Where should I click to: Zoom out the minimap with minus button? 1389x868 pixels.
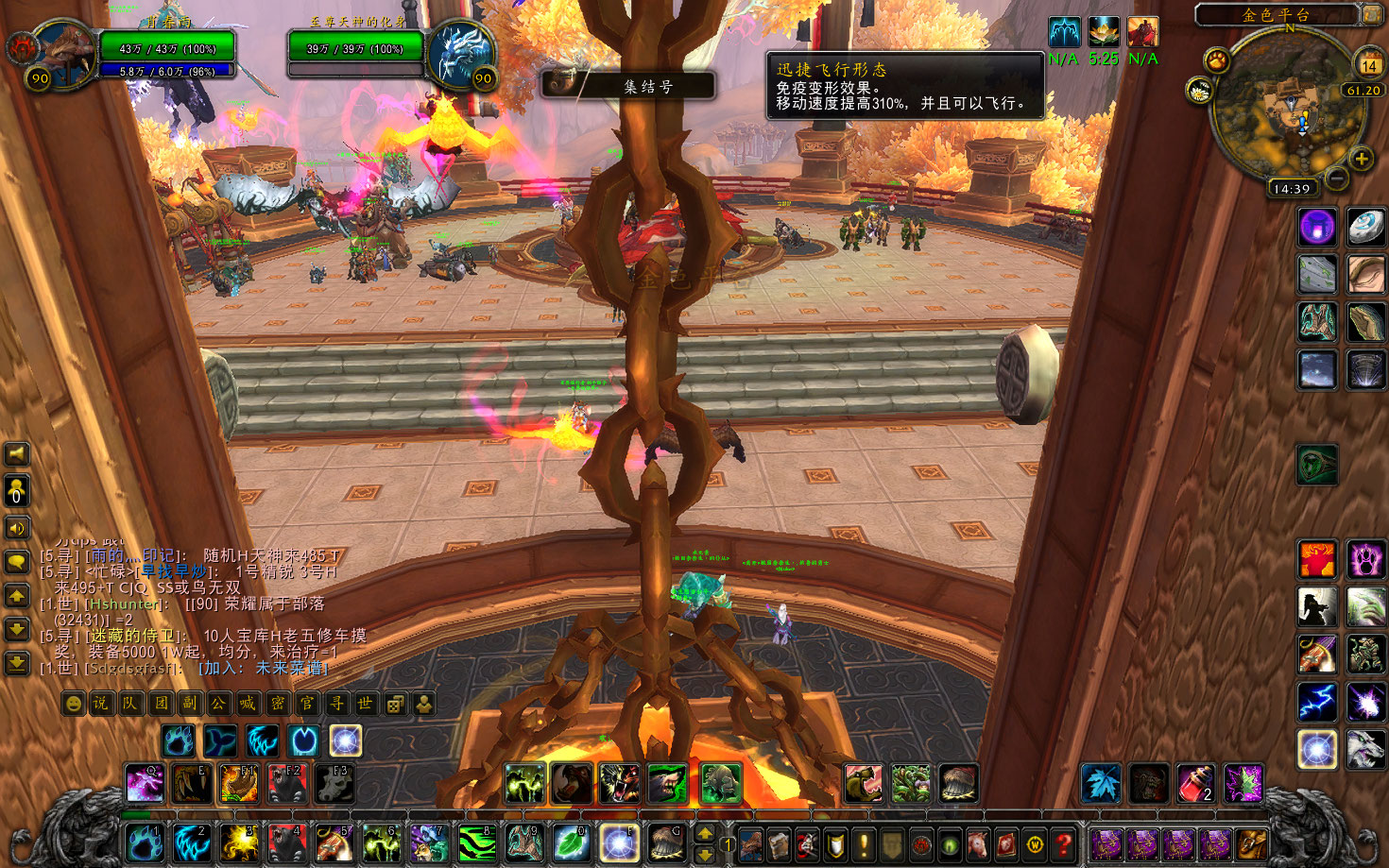tap(1336, 177)
